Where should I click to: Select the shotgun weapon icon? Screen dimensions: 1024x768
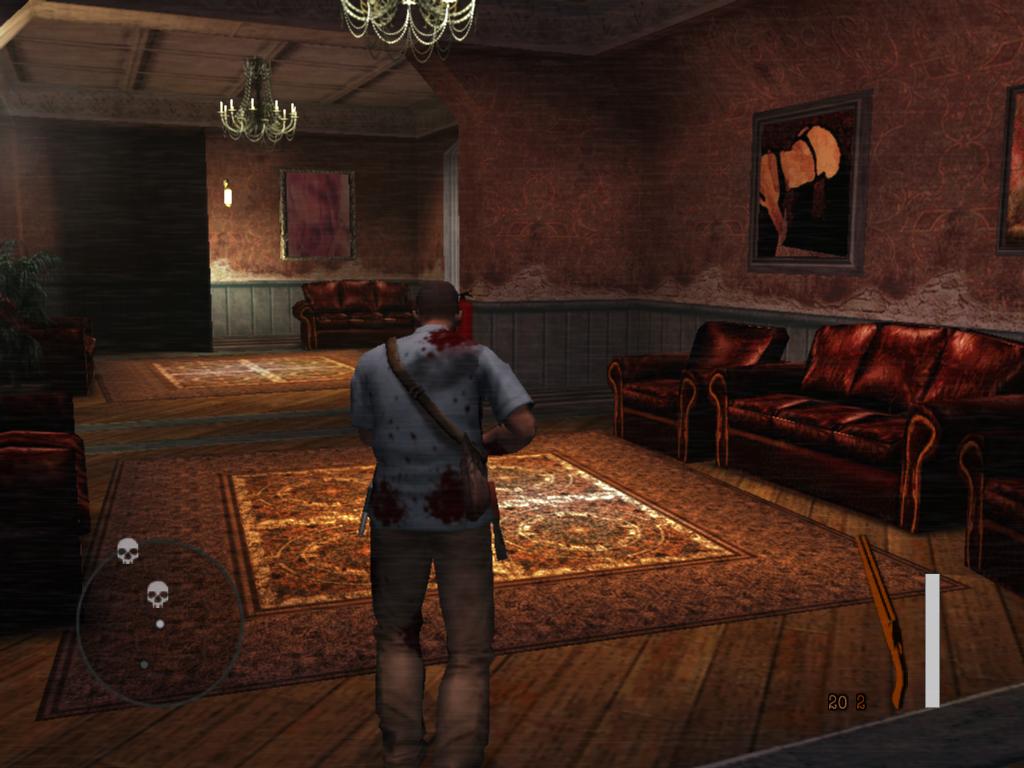click(x=883, y=619)
